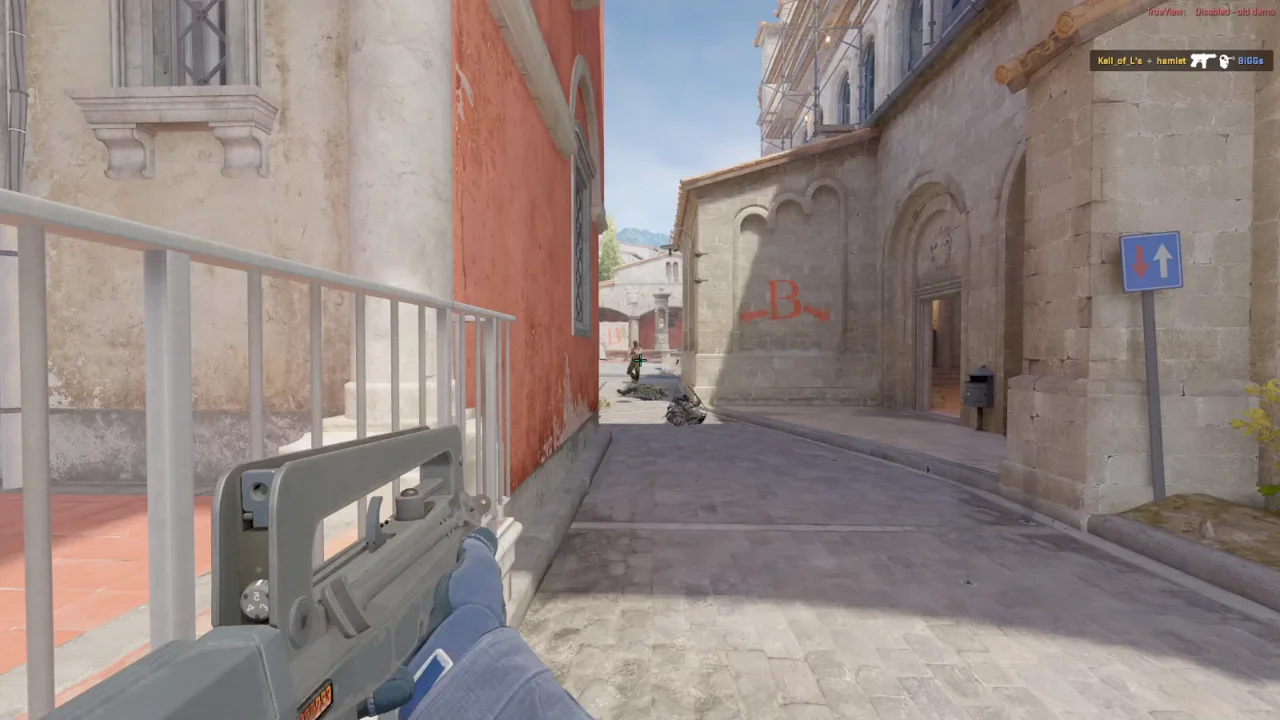1280x720 pixels.
Task: Click the terrorist model in mid distance
Action: click(635, 358)
